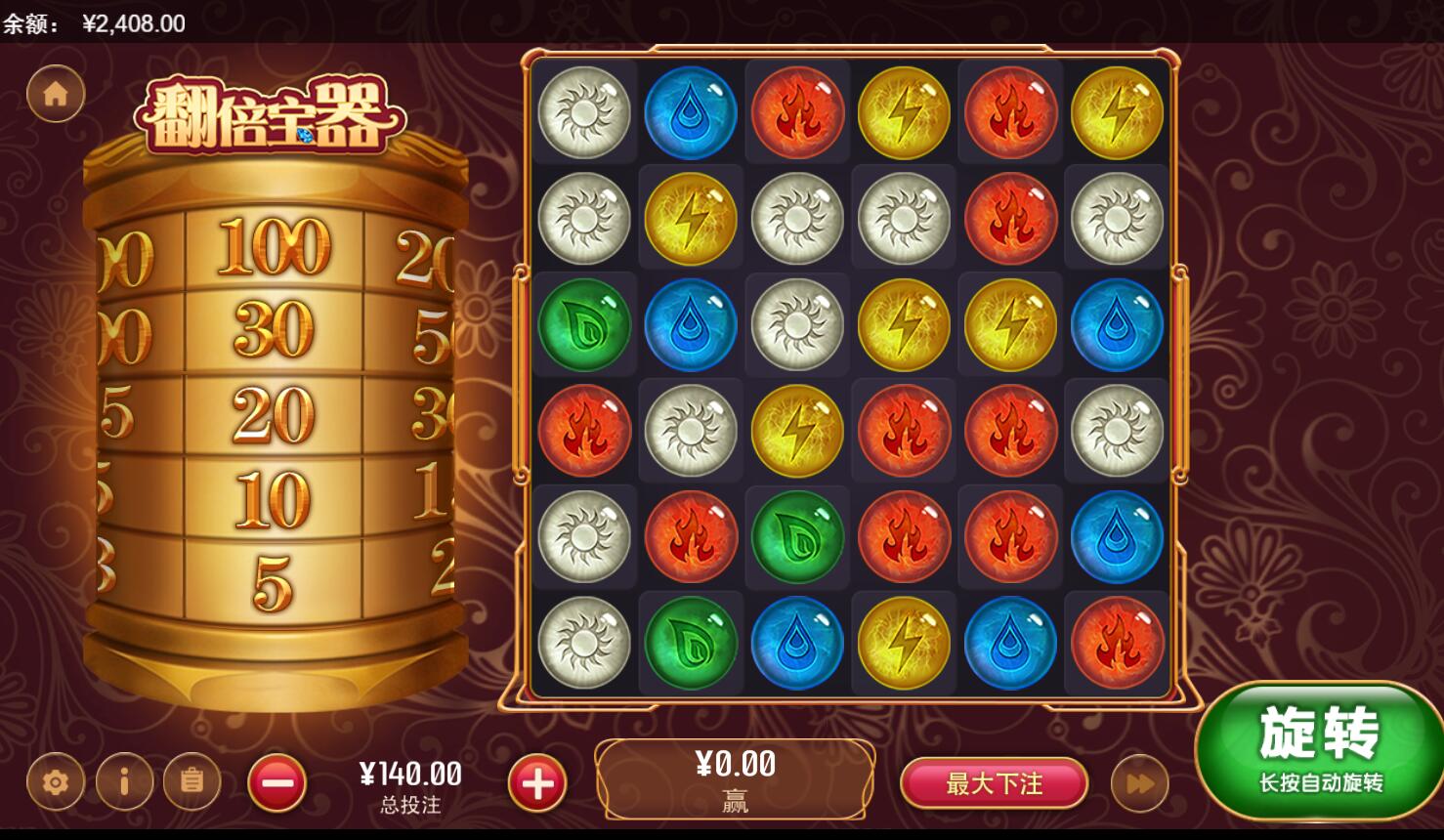
Task: Show the game info page
Action: (124, 782)
